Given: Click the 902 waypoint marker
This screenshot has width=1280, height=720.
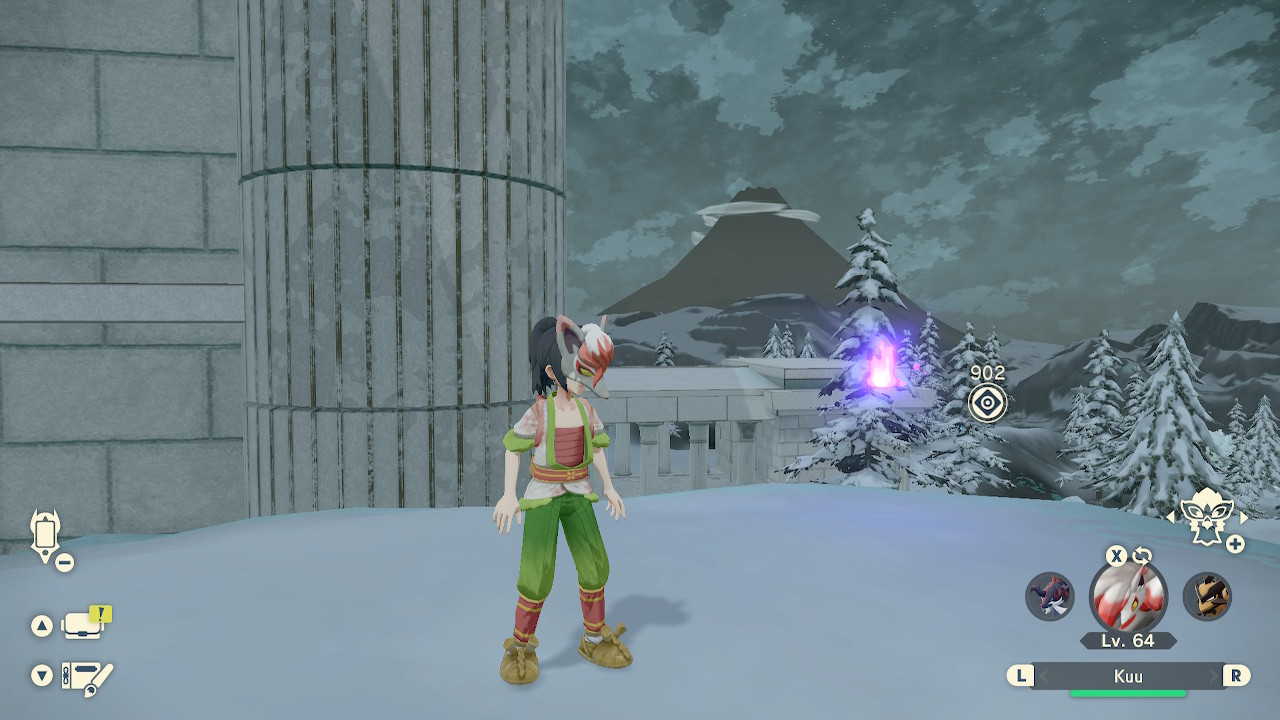Looking at the screenshot, I should pos(987,402).
